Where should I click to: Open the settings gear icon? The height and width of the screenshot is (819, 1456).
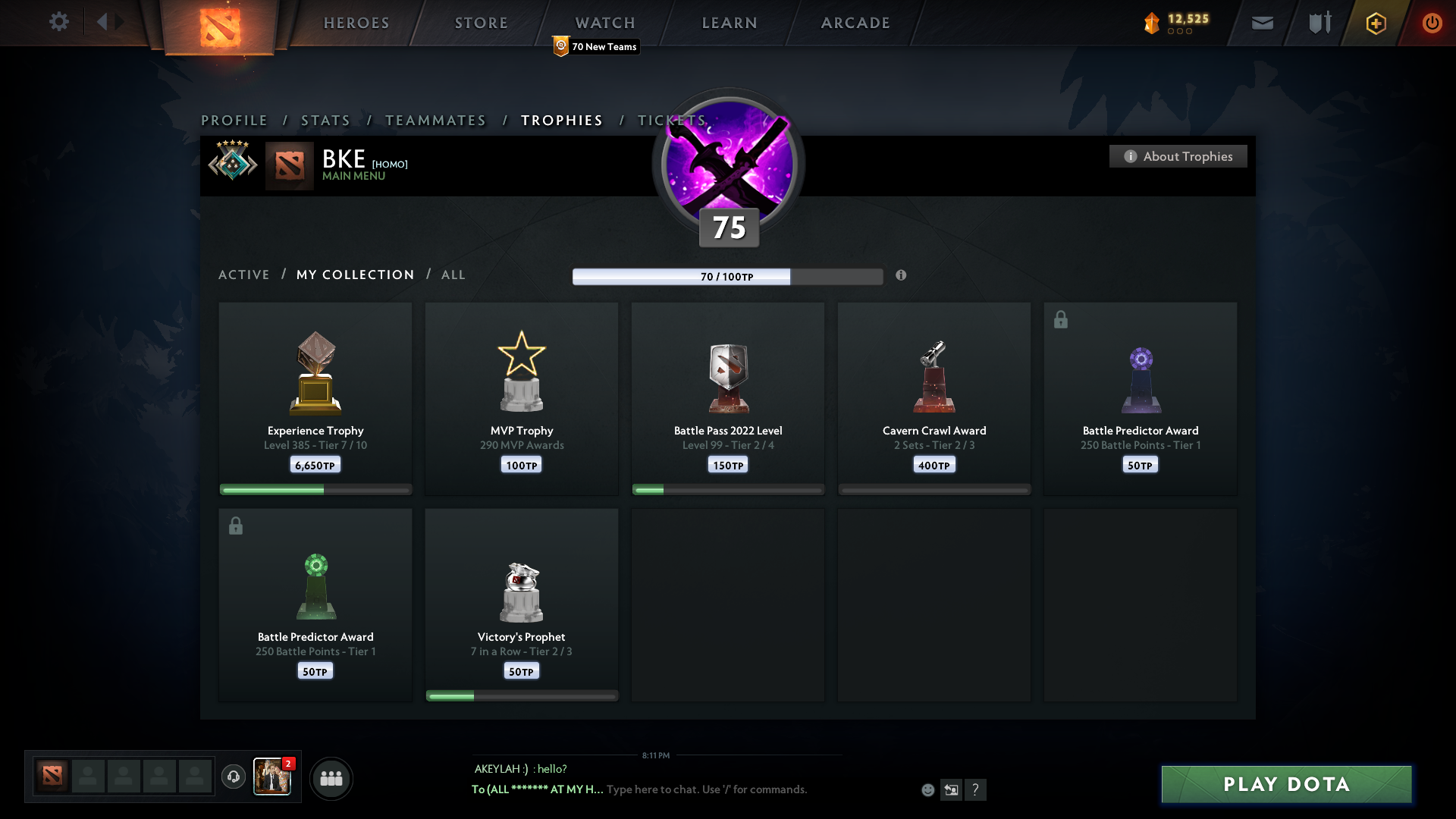point(59,22)
